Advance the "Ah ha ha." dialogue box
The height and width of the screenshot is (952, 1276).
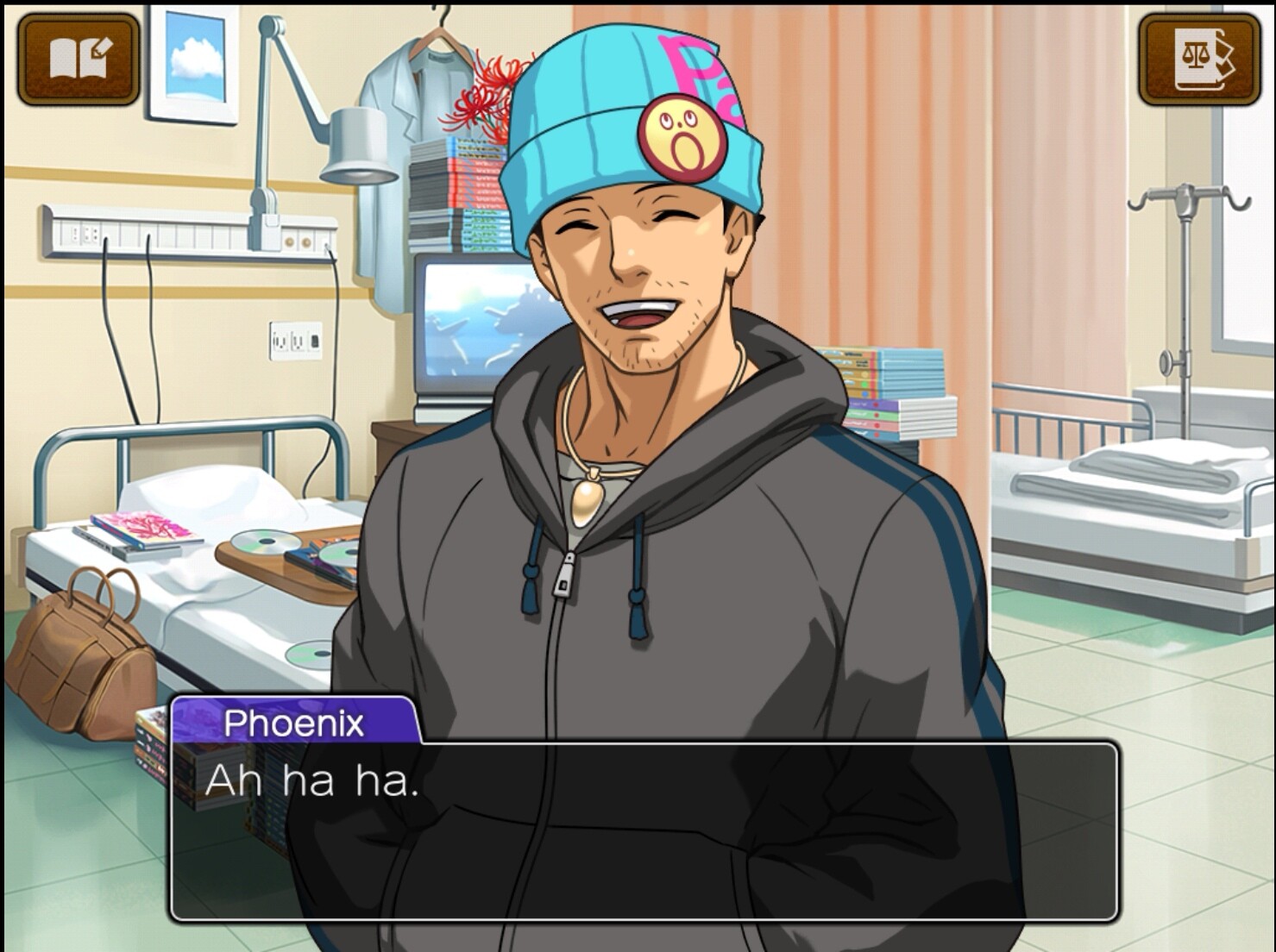click(644, 830)
